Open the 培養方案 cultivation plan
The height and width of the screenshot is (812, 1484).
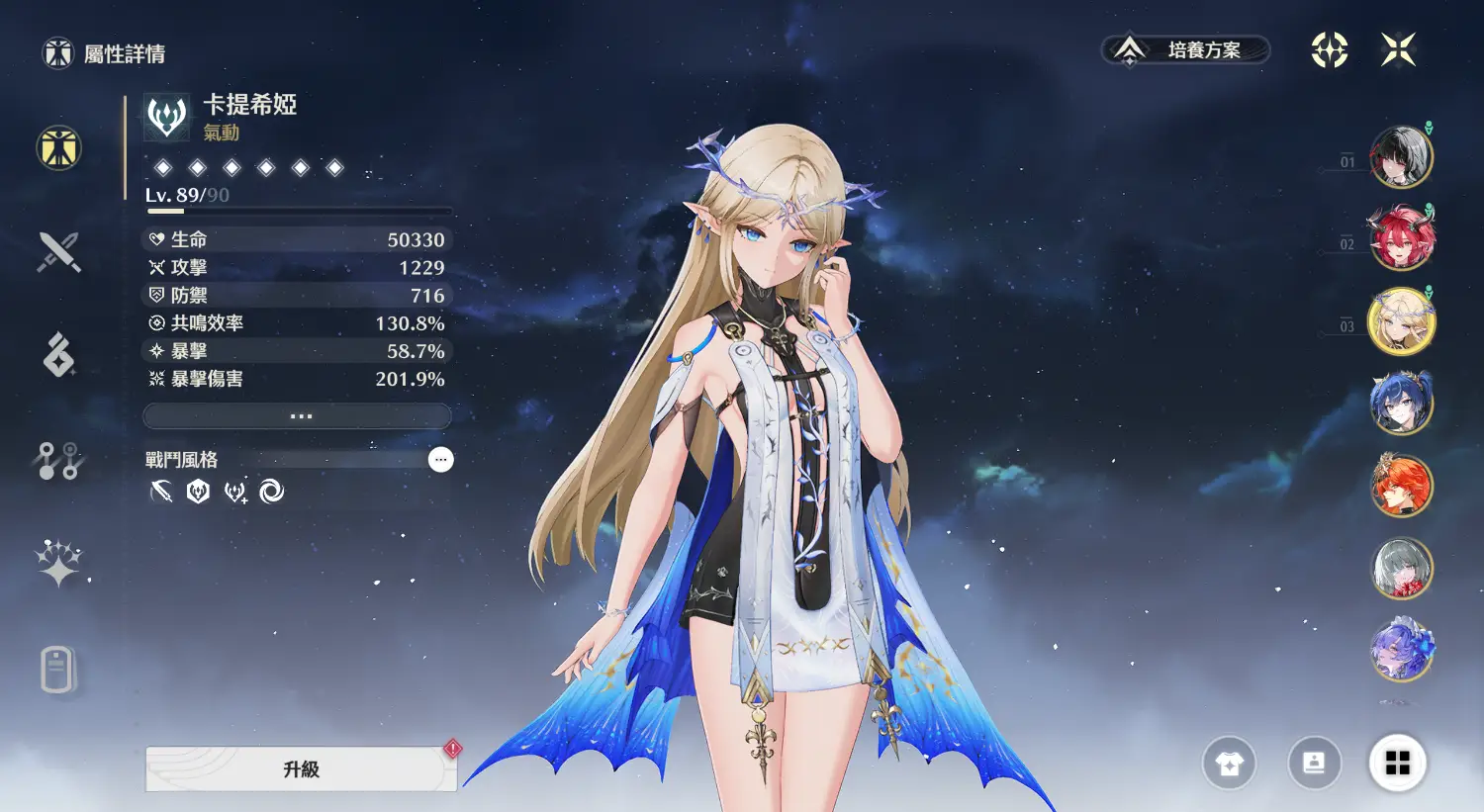[1185, 49]
